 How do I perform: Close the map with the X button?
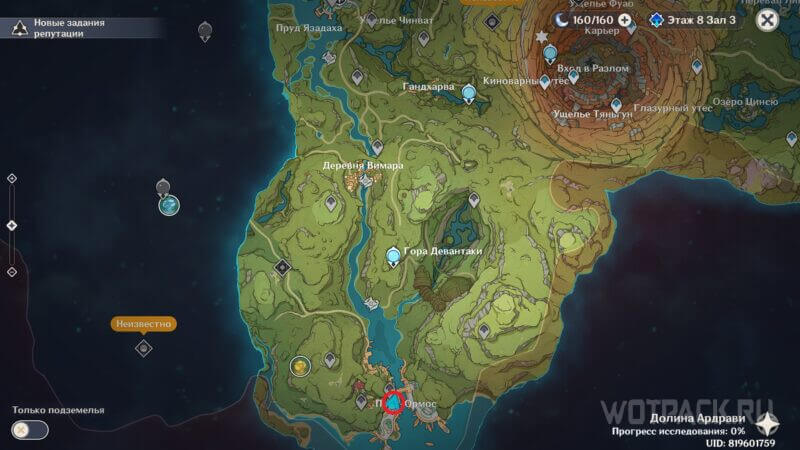coord(767,19)
